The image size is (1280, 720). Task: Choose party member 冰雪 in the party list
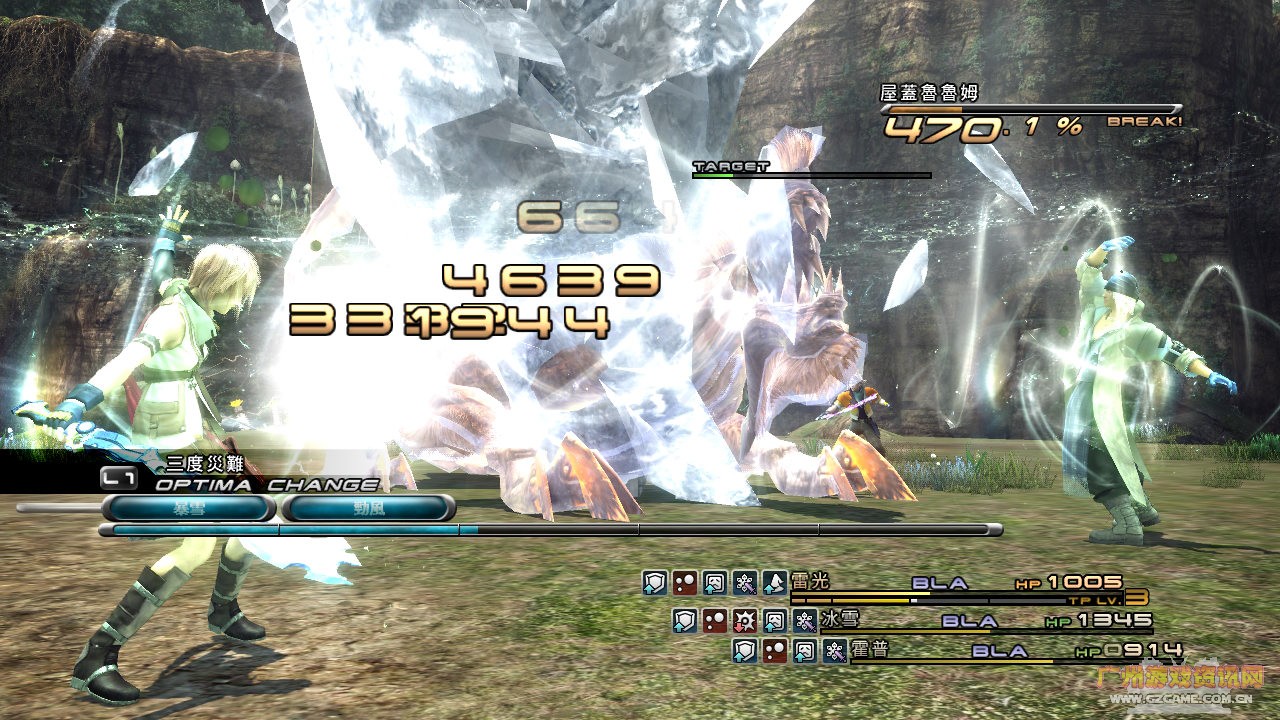836,620
